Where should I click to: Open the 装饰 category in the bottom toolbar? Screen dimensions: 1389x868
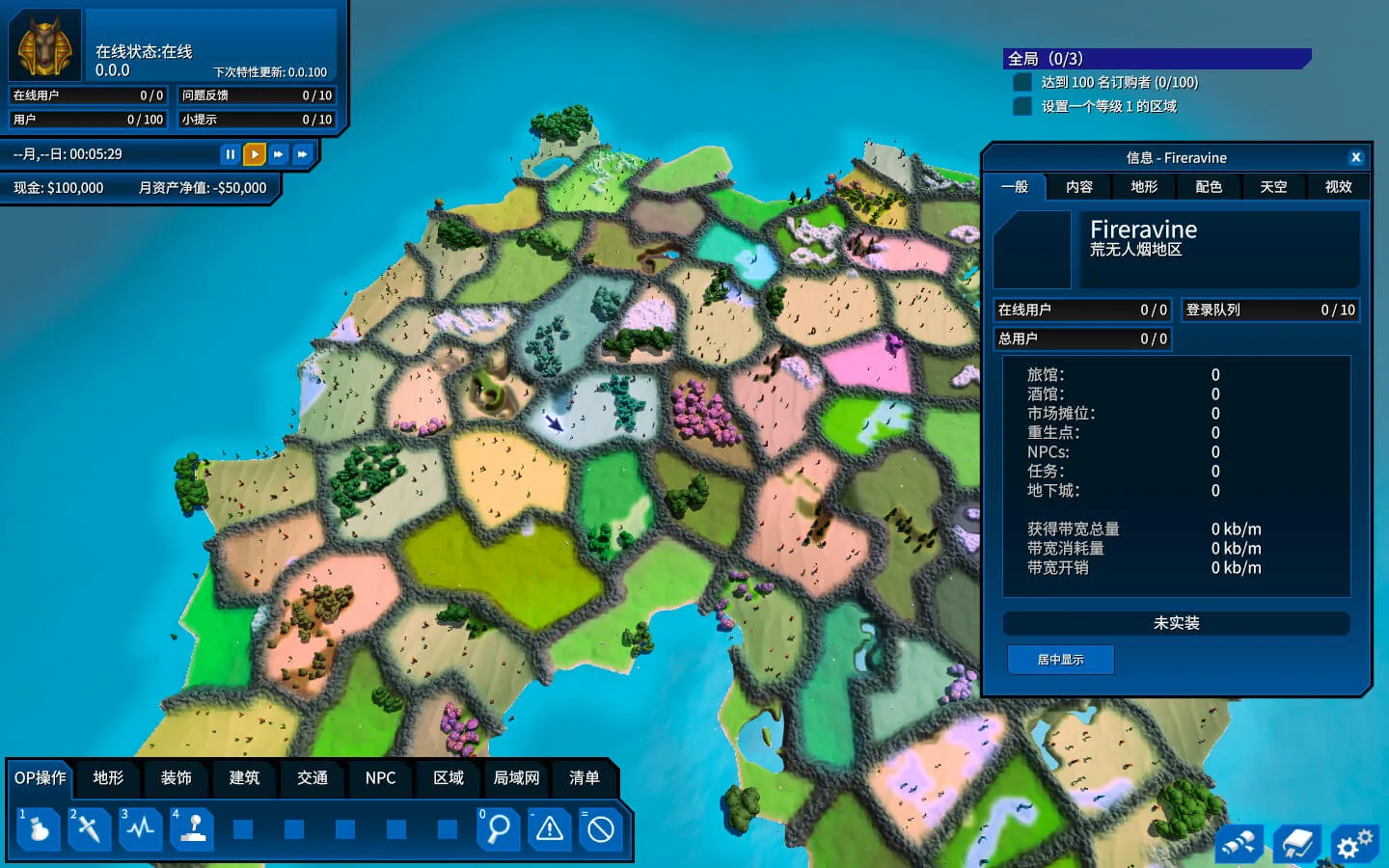tap(176, 778)
